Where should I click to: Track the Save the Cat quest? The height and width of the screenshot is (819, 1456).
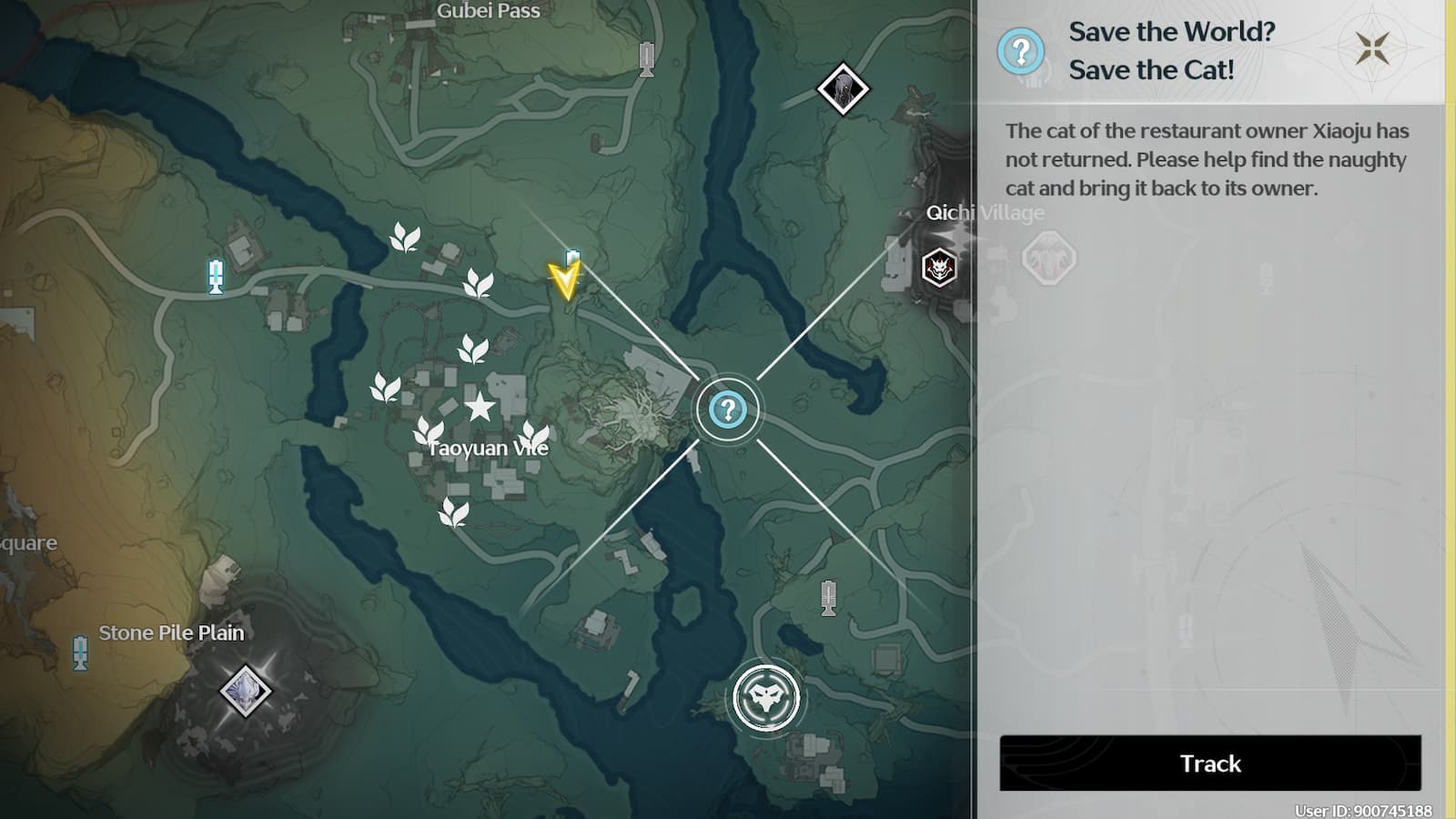(x=1209, y=763)
